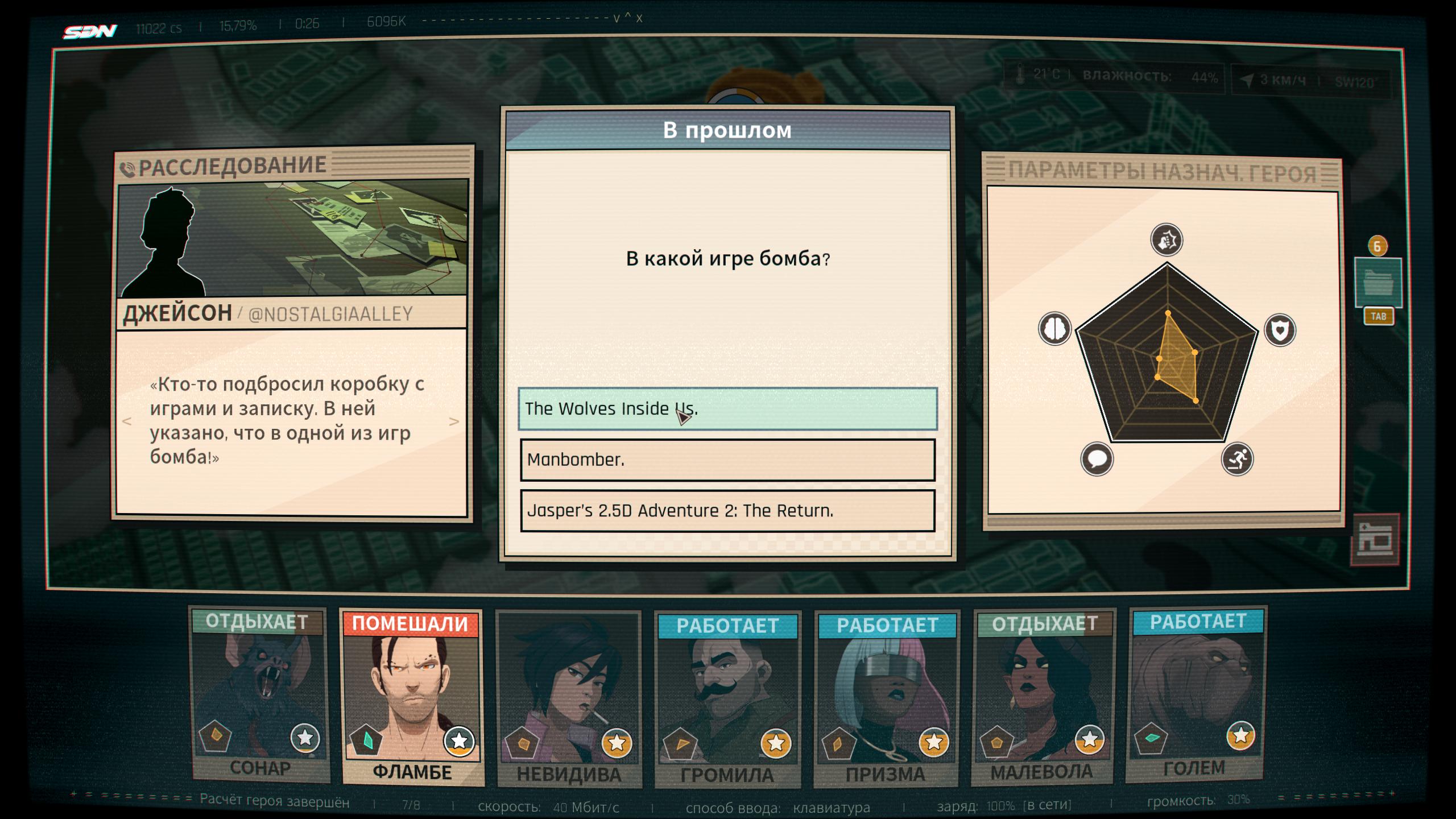This screenshot has width=1456, height=819.
Task: Open the red building panel icon
Action: click(x=1375, y=539)
